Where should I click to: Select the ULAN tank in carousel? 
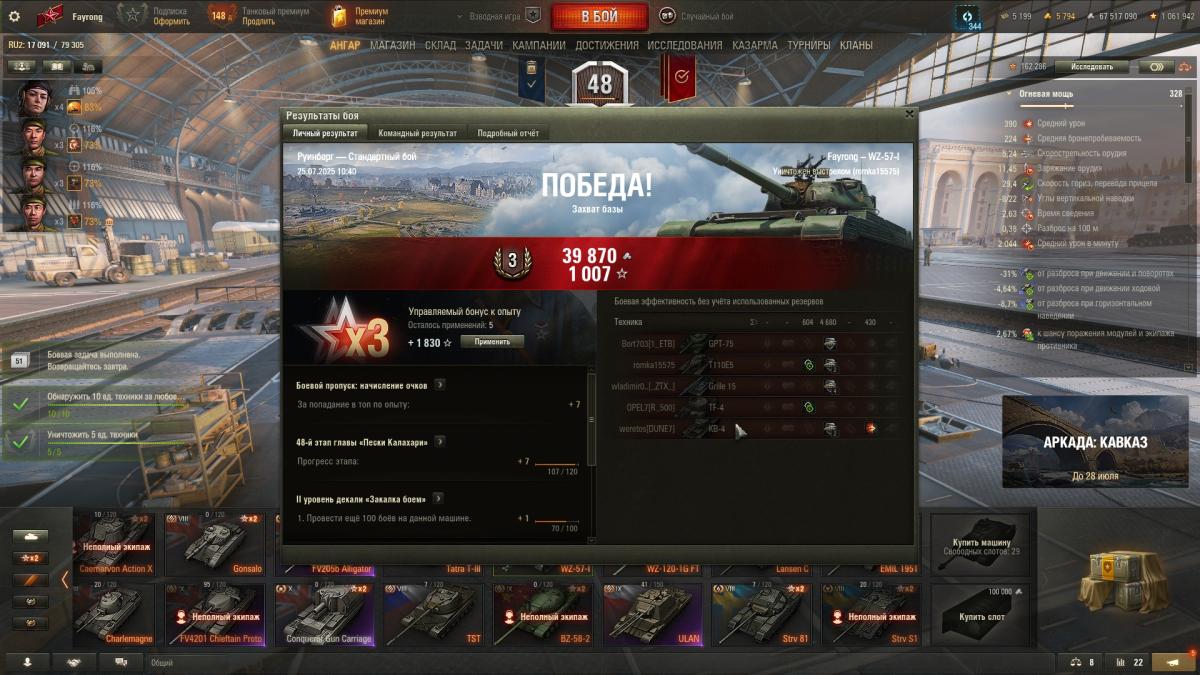[653, 613]
